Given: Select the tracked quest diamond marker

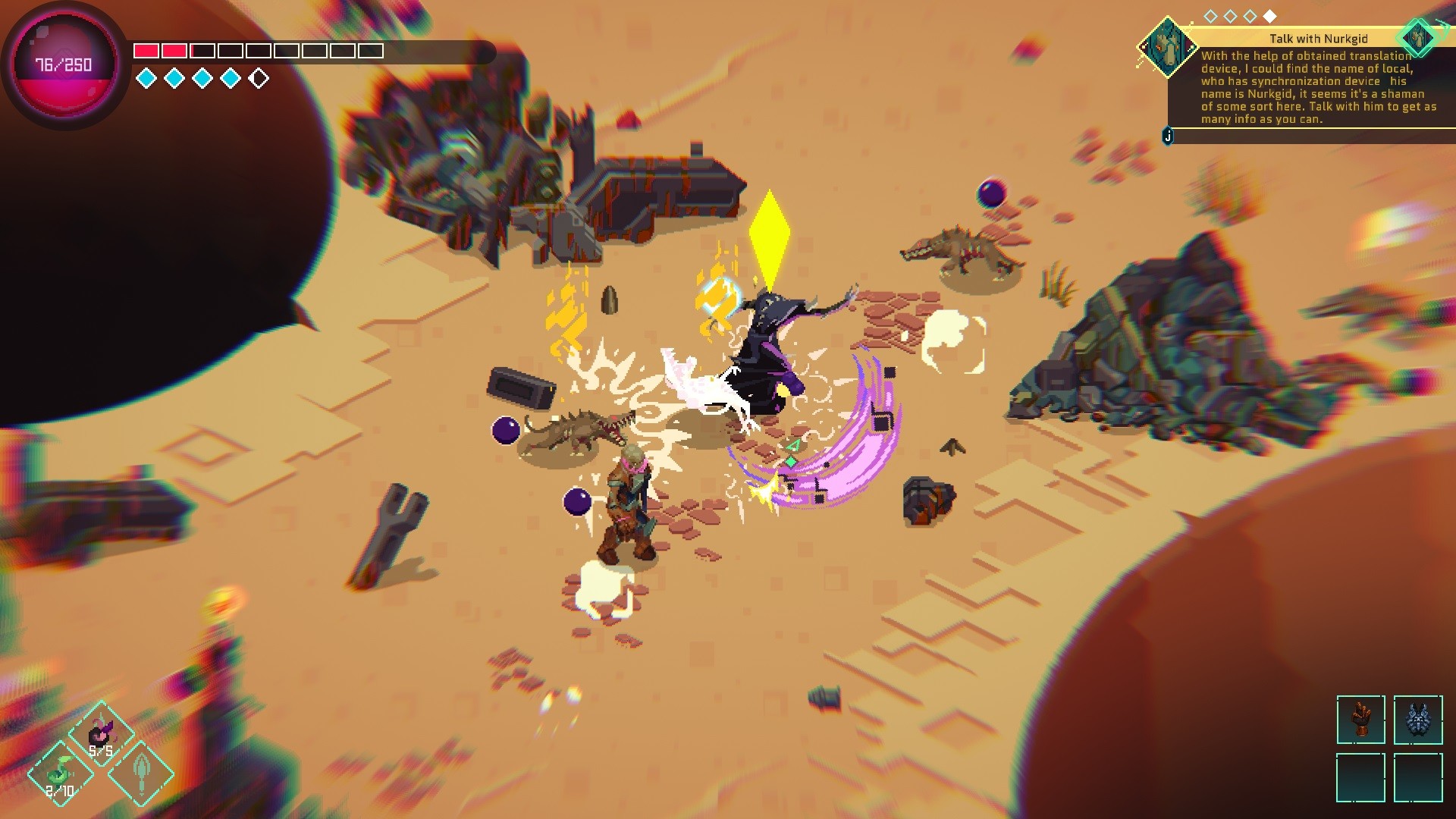Looking at the screenshot, I should [x=1417, y=36].
